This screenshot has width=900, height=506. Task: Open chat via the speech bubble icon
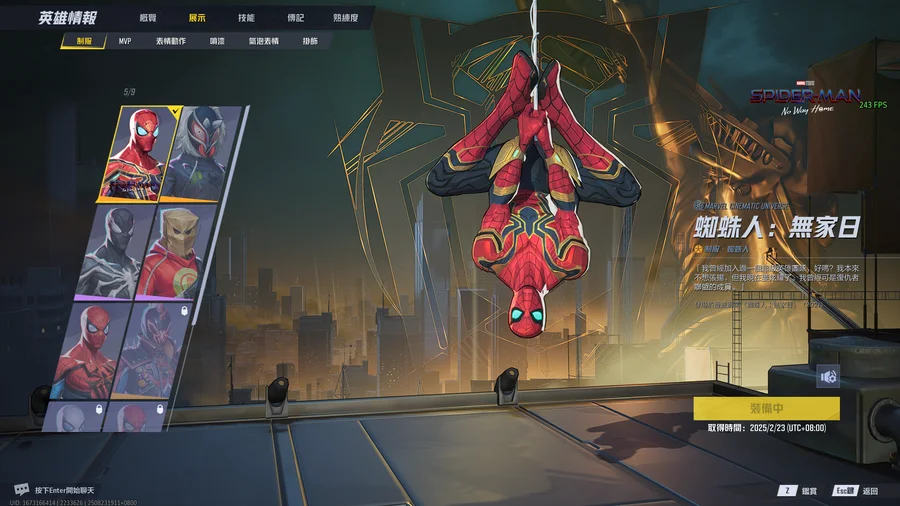click(x=21, y=489)
